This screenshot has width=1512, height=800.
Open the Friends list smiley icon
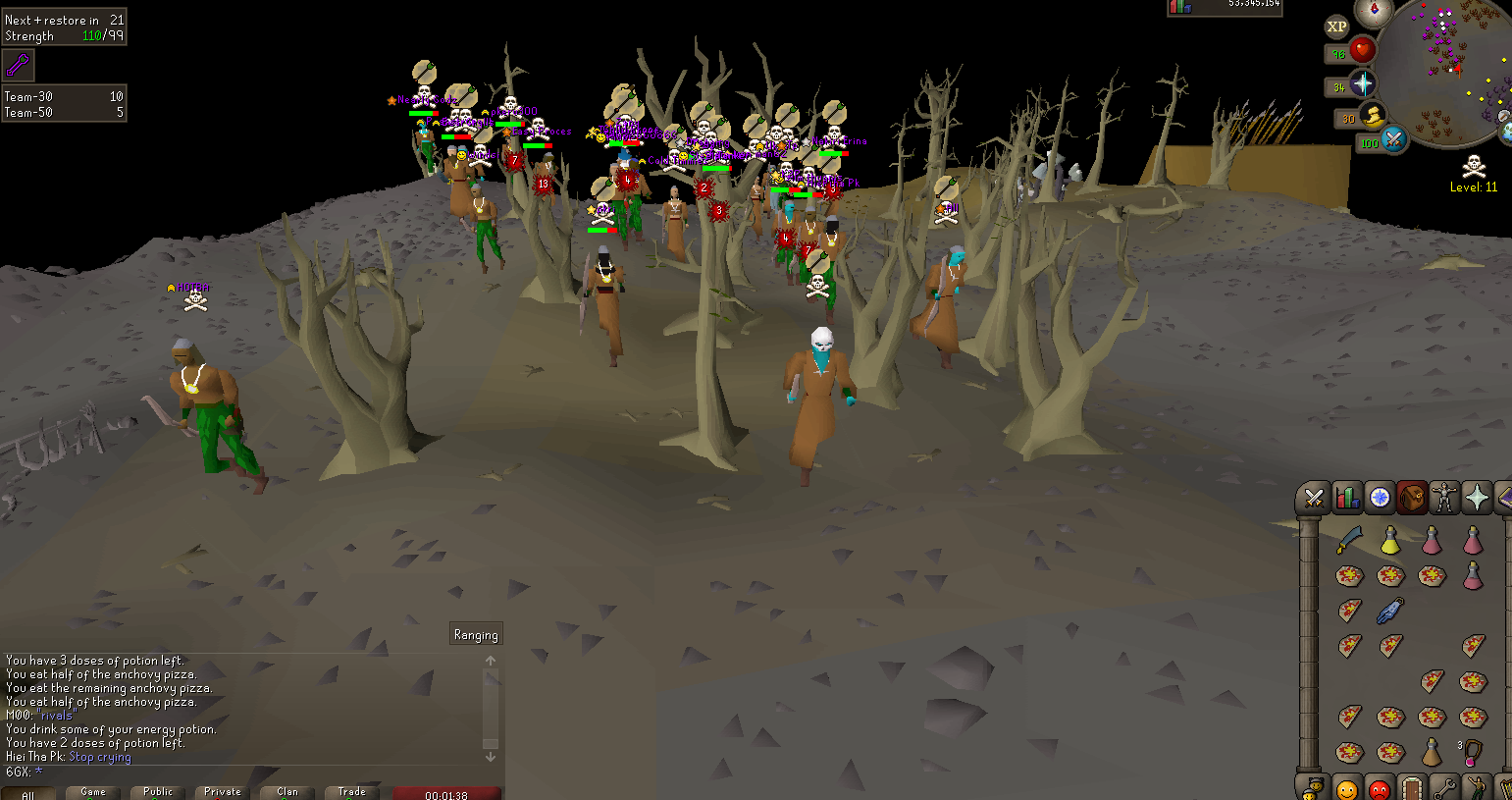1347,788
